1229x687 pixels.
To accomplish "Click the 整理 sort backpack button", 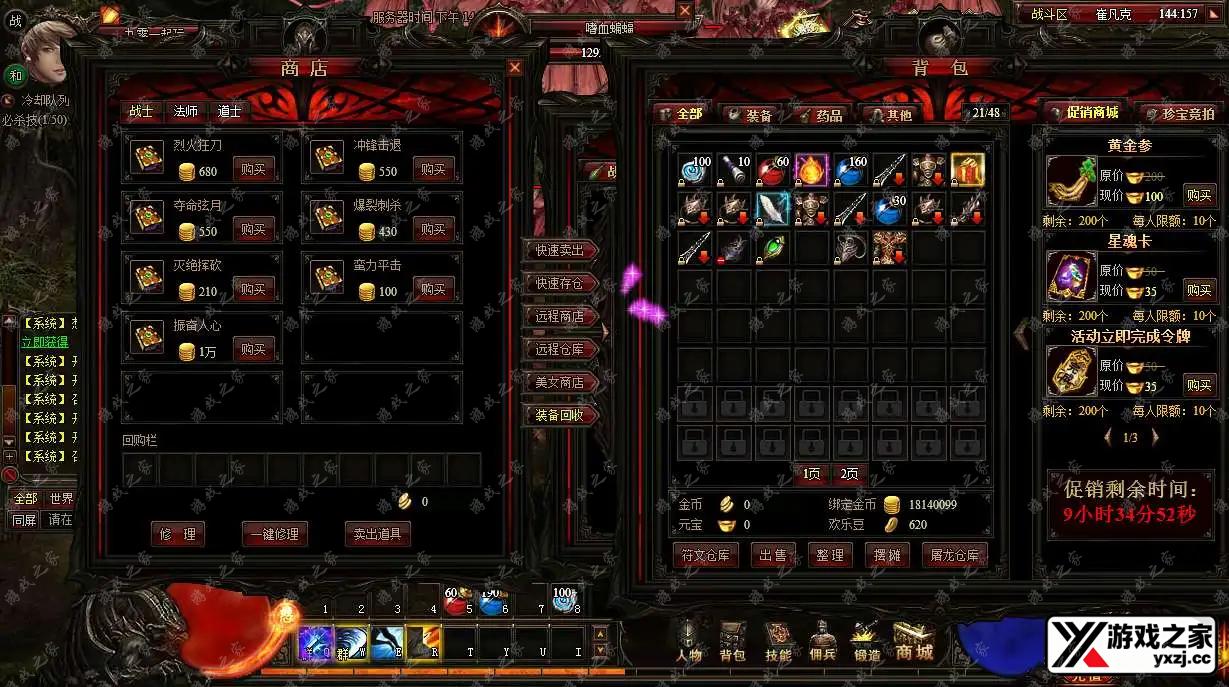I will 830,555.
